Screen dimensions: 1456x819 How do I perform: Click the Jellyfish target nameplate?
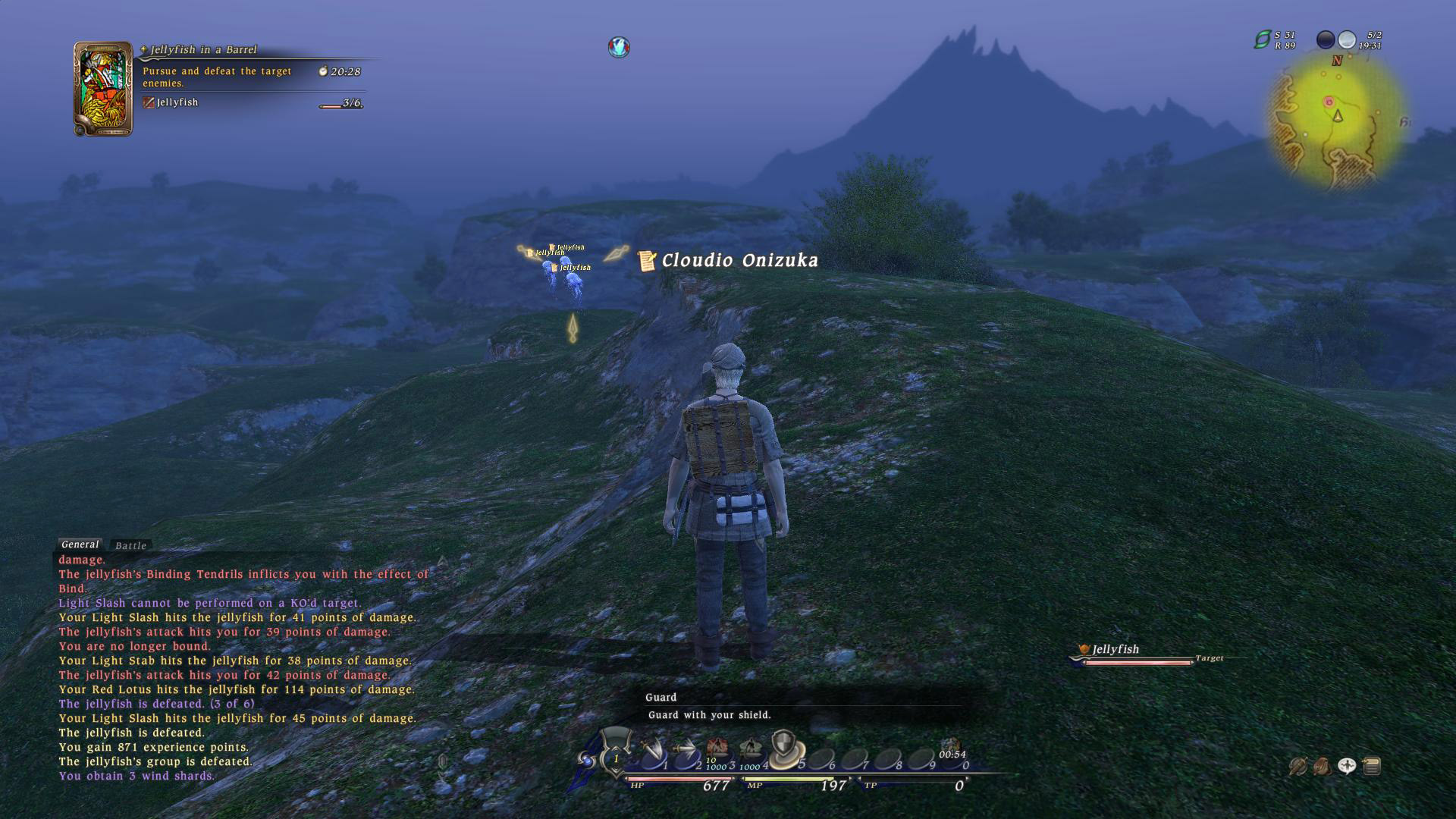click(1115, 649)
